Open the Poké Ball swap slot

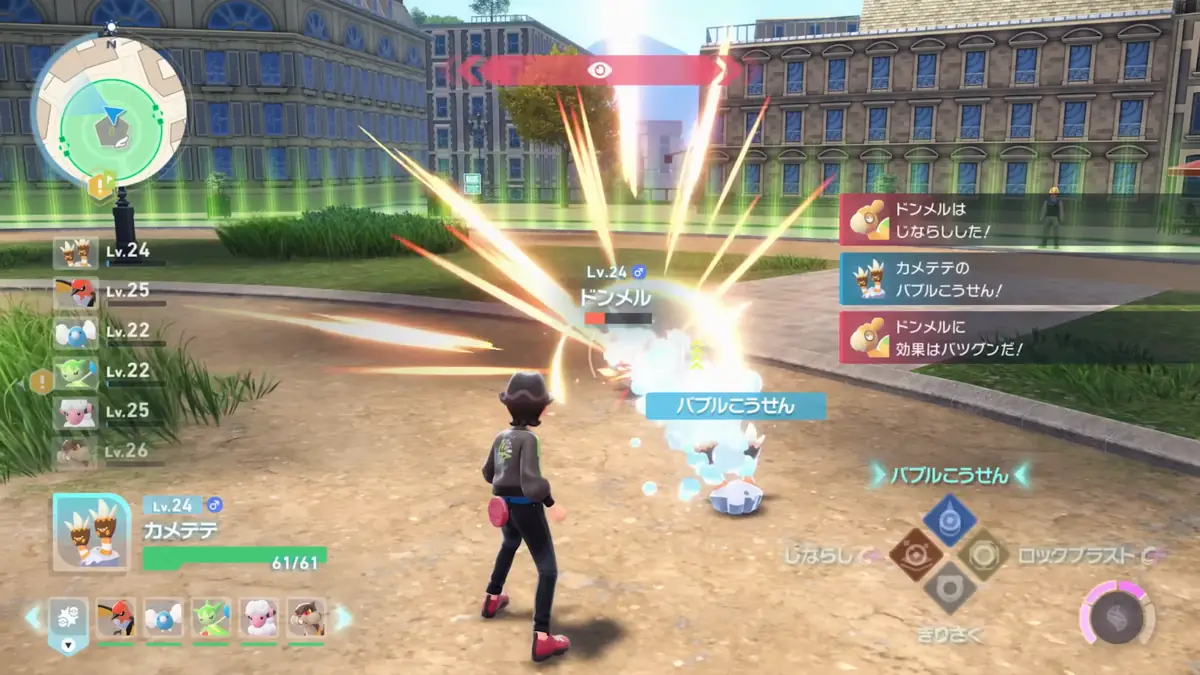click(68, 620)
